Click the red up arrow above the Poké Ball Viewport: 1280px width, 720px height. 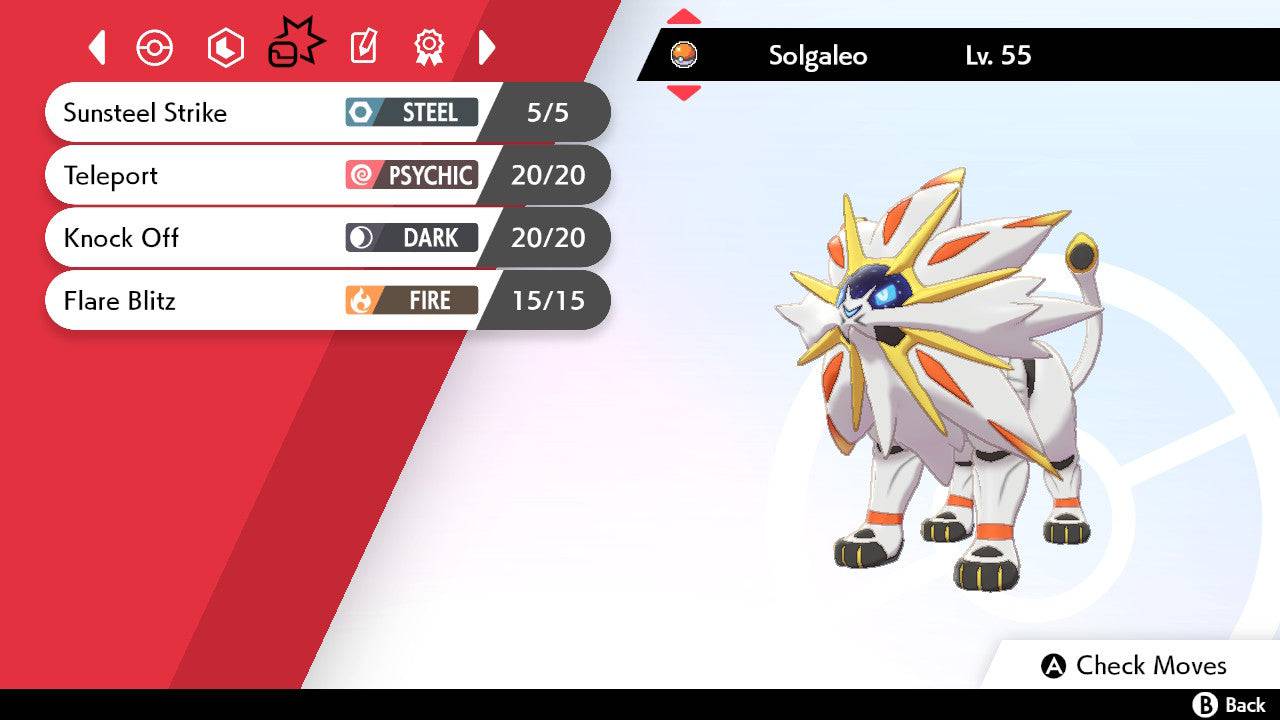coord(686,14)
